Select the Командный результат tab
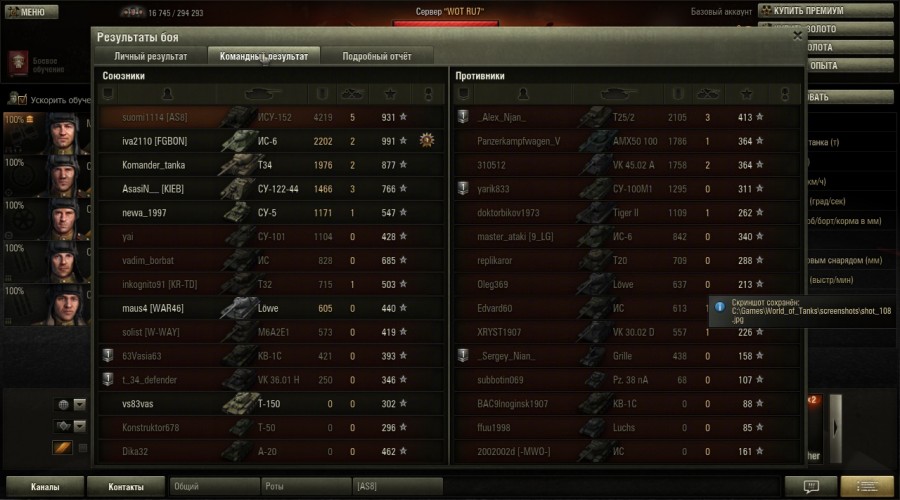The width and height of the screenshot is (900, 500). [x=264, y=56]
